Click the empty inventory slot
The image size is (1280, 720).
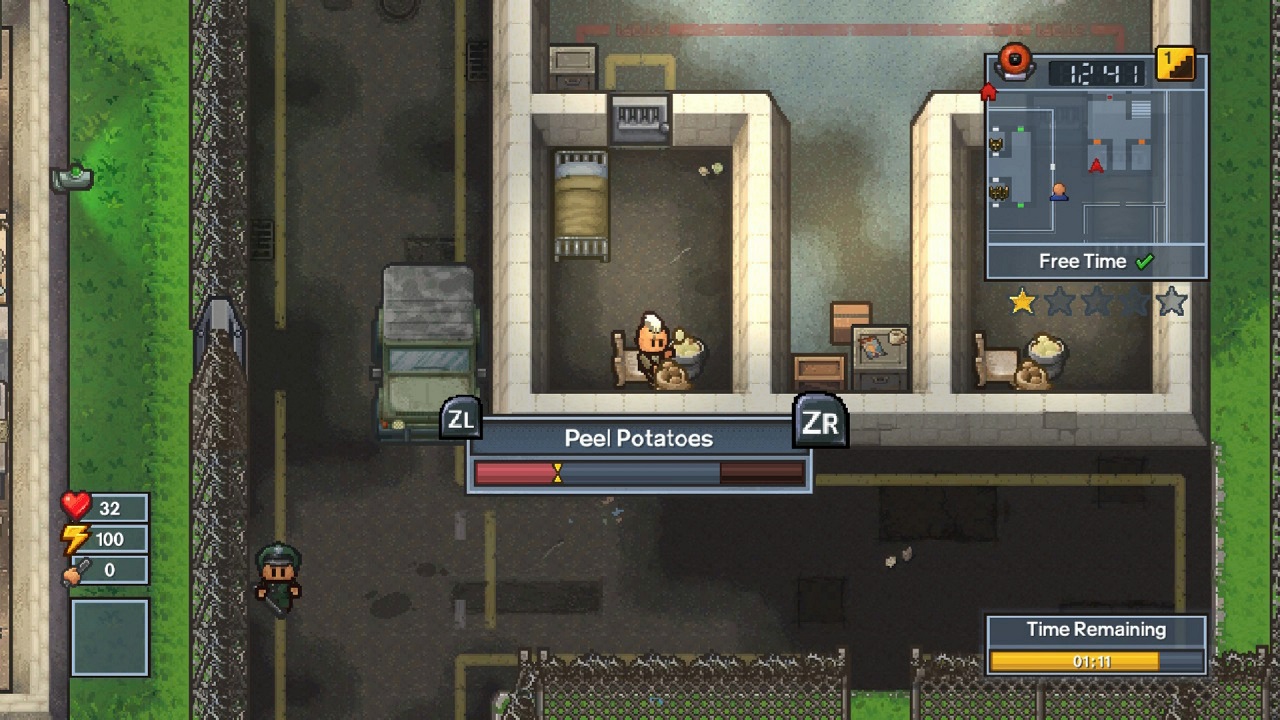click(x=110, y=637)
